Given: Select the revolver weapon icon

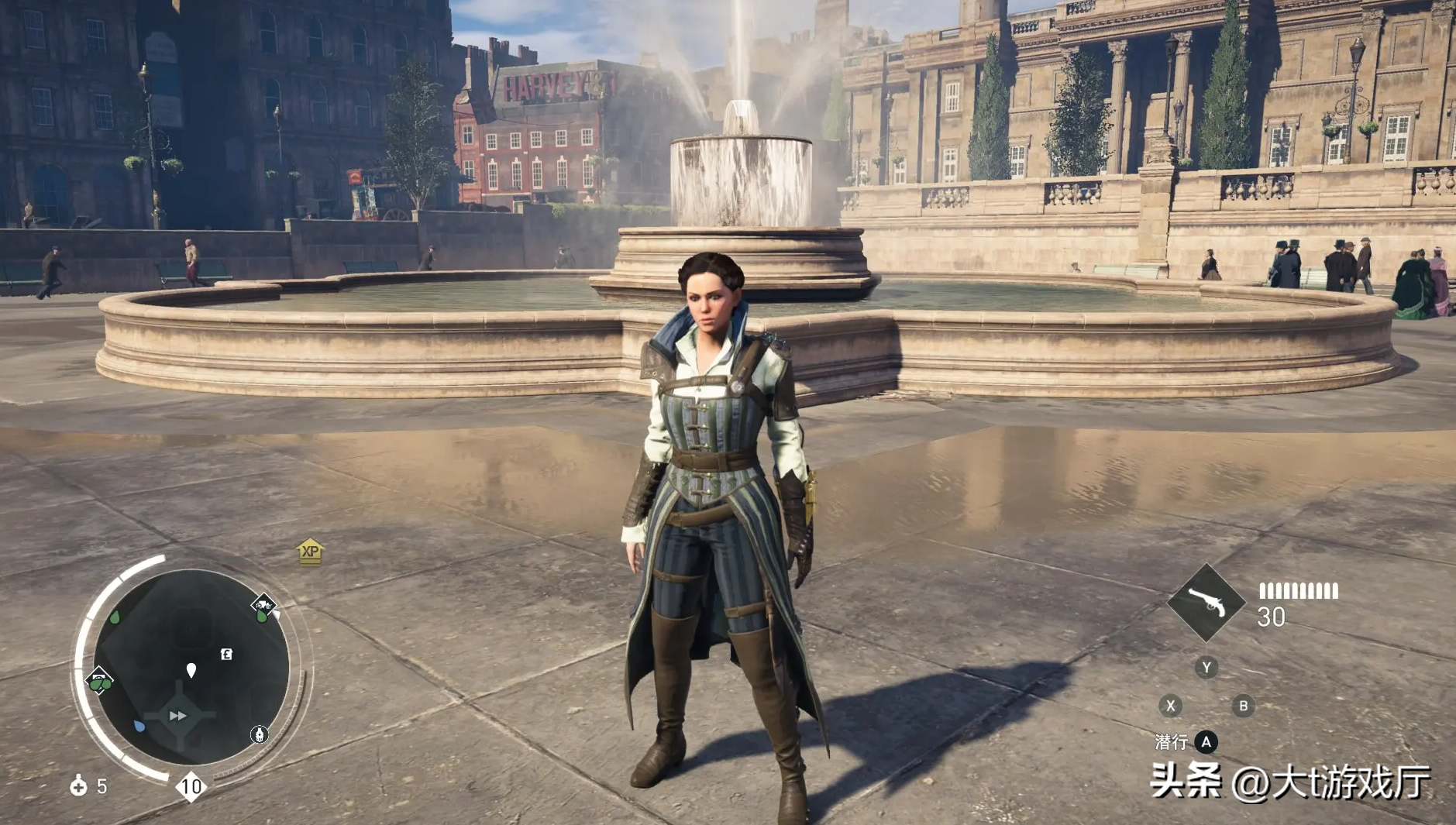Looking at the screenshot, I should pos(1206,603).
